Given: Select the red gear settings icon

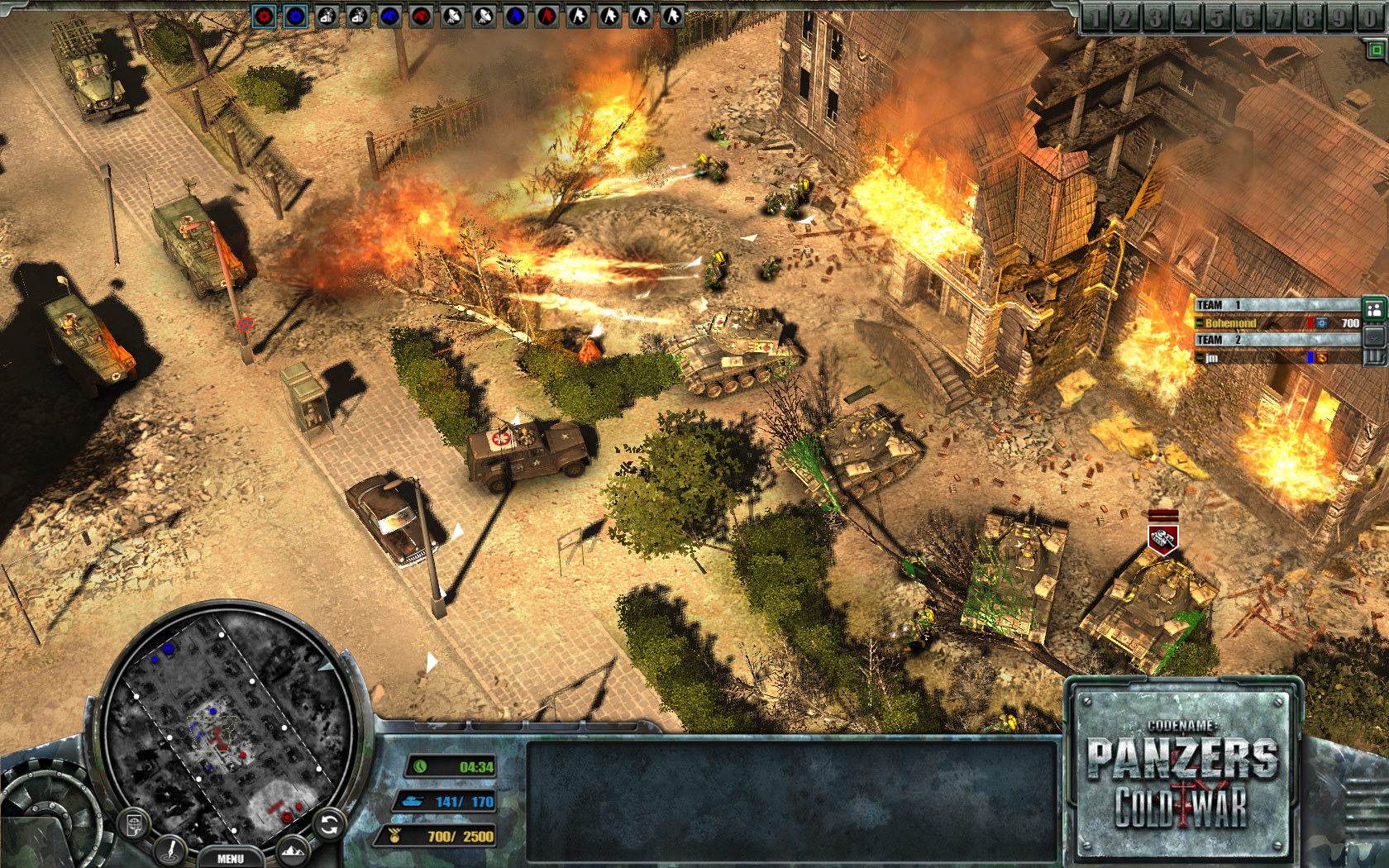Looking at the screenshot, I should click(264, 14).
